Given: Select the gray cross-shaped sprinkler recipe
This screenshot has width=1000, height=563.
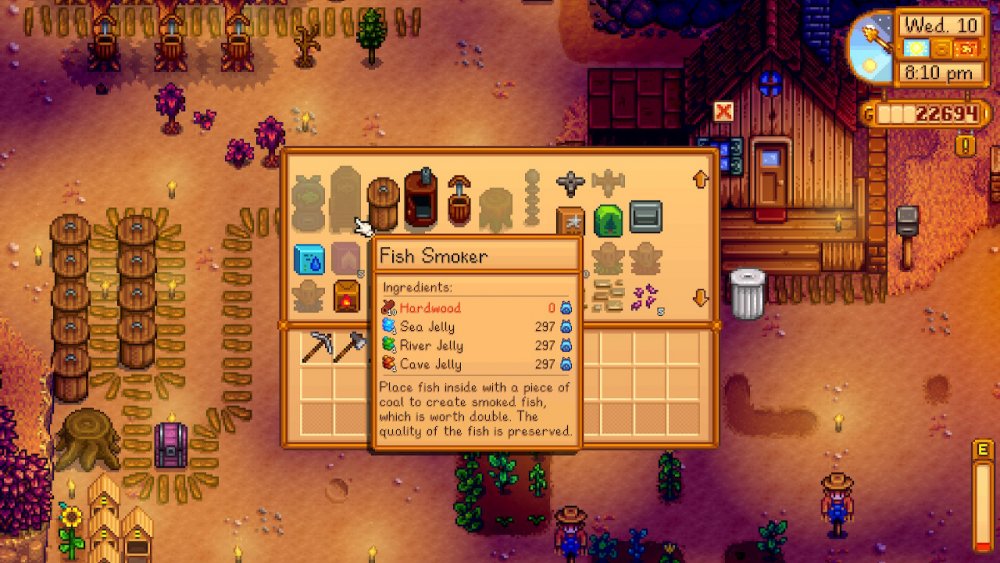Looking at the screenshot, I should coord(570,183).
